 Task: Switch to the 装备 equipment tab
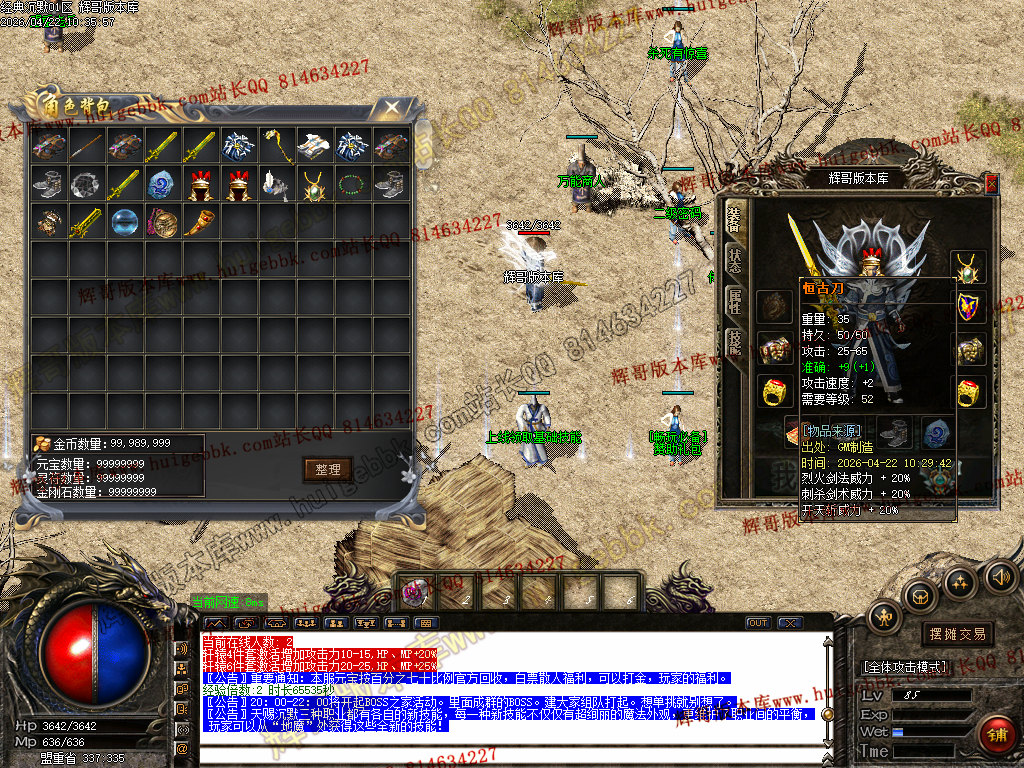734,218
